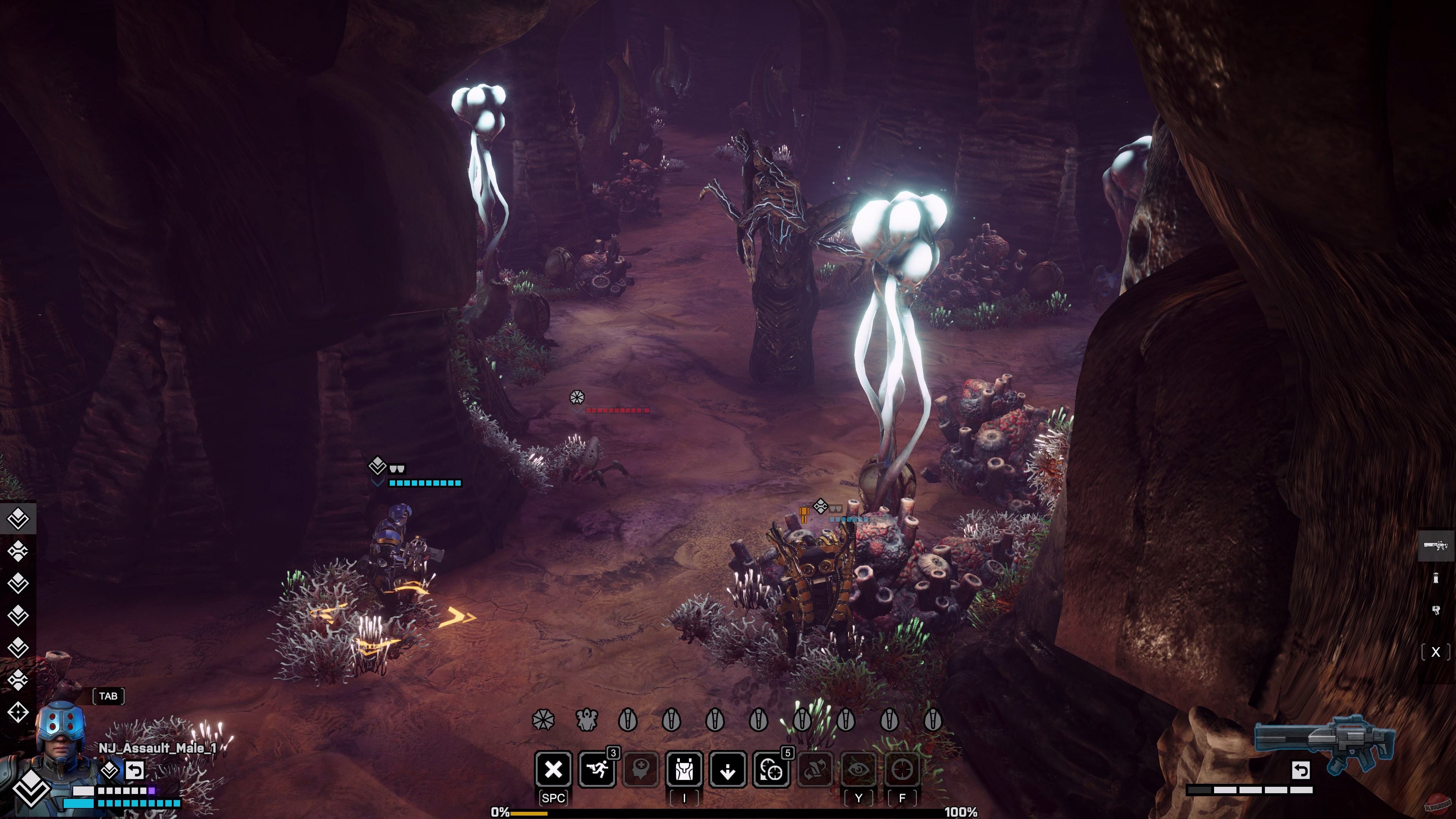The width and height of the screenshot is (1456, 819).
Task: Click the umbrella enemy marker above the ability bar
Action: coord(543,719)
